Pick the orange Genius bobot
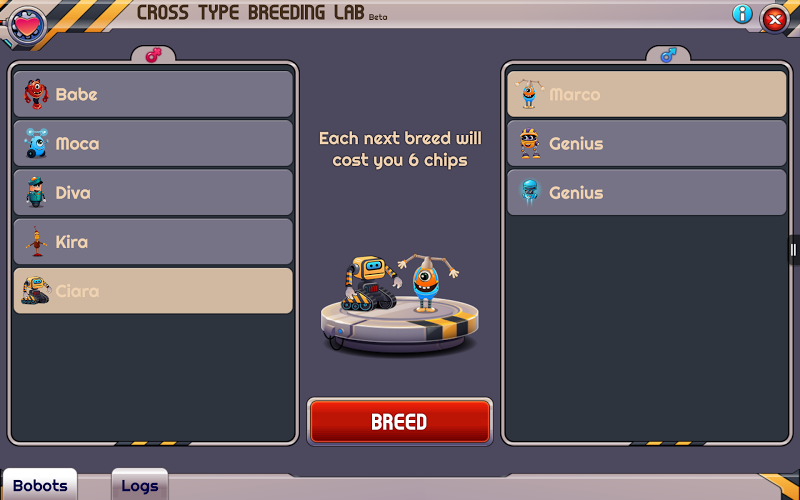 (647, 143)
